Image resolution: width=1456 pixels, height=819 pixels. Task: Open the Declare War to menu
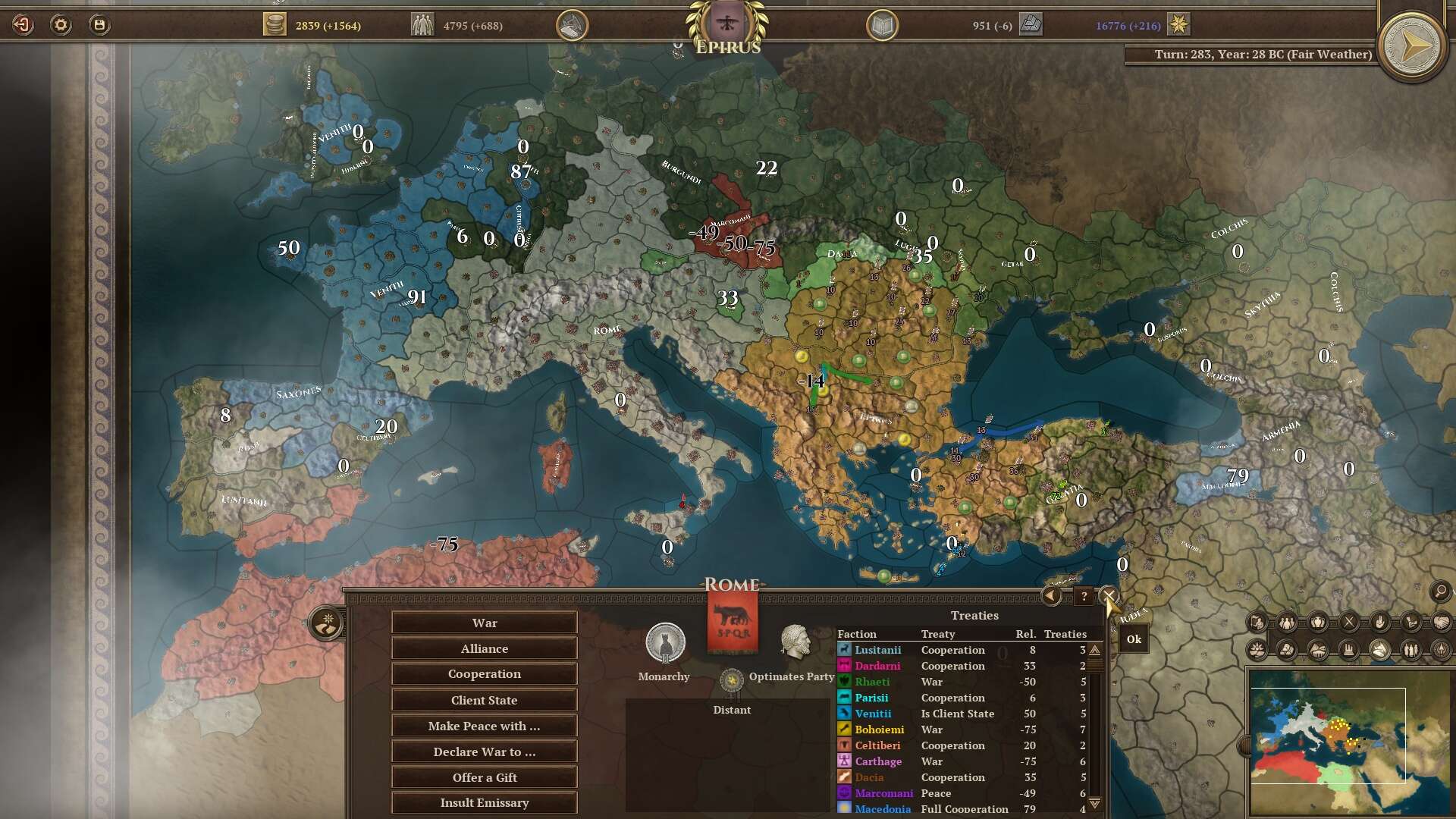pos(484,752)
